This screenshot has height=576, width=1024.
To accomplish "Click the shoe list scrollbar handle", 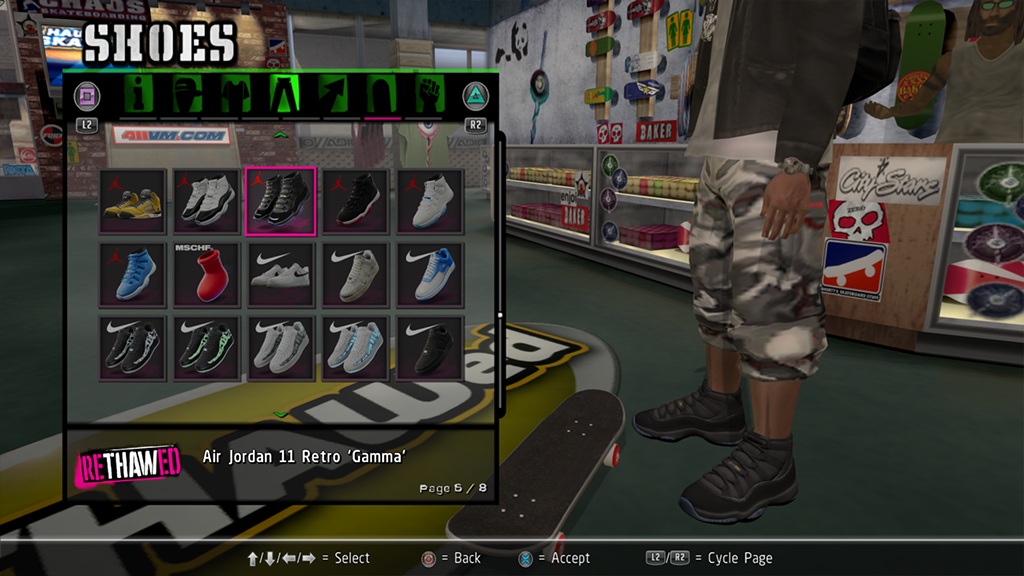I will 500,315.
